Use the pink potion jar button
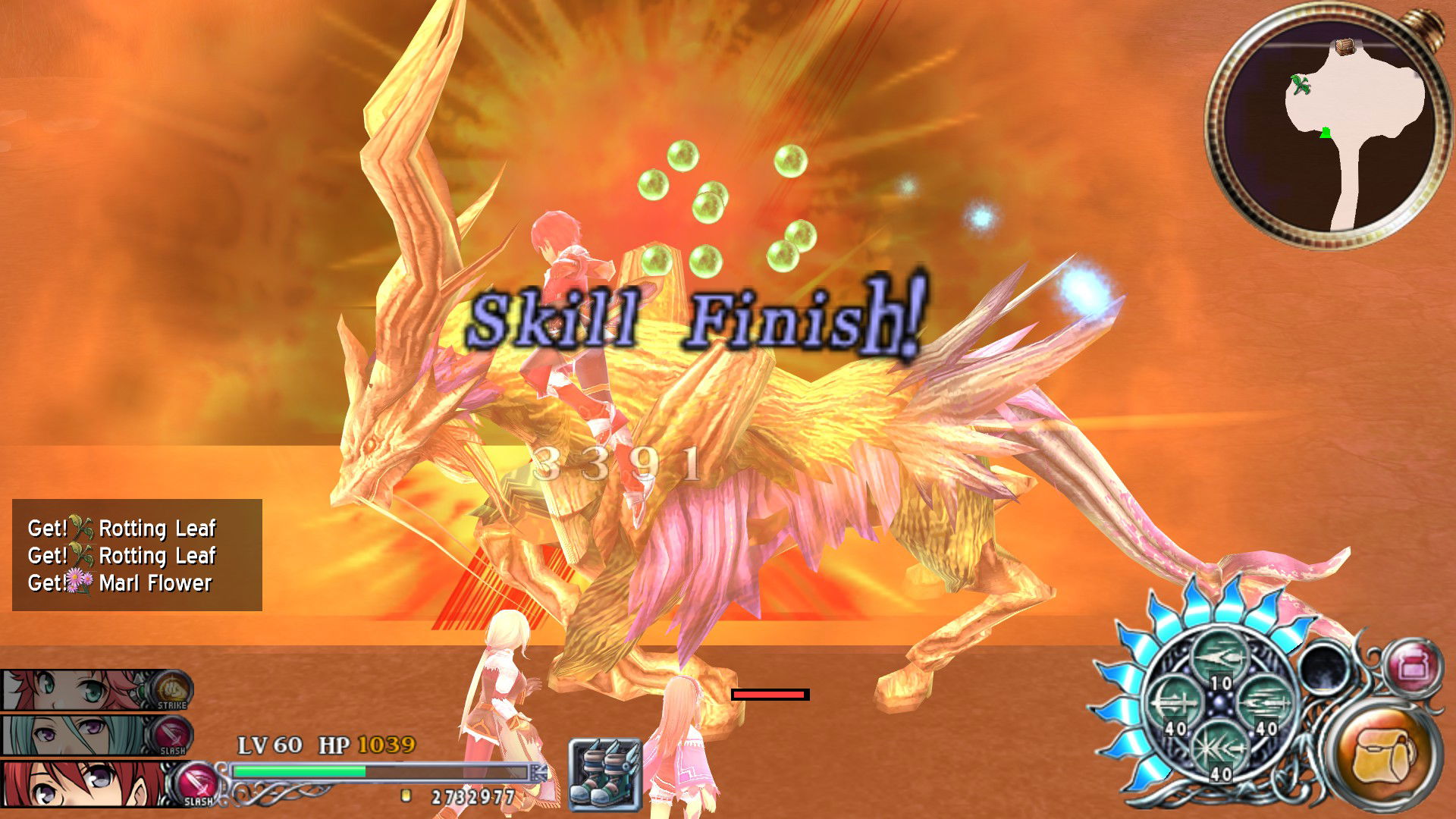 (1411, 667)
